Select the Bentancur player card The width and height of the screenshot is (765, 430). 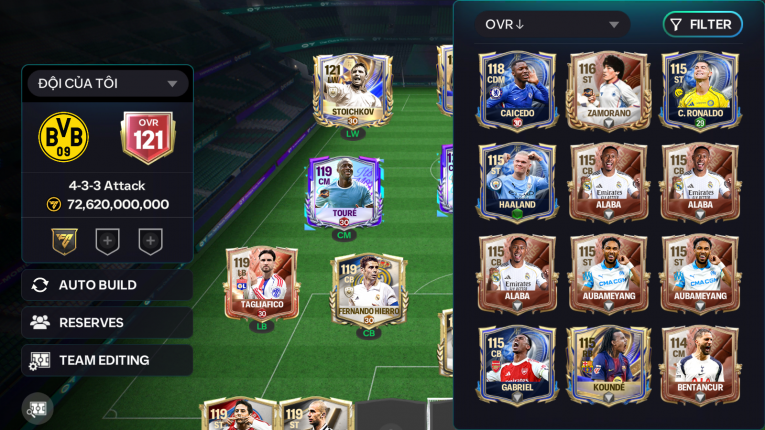pyautogui.click(x=700, y=364)
